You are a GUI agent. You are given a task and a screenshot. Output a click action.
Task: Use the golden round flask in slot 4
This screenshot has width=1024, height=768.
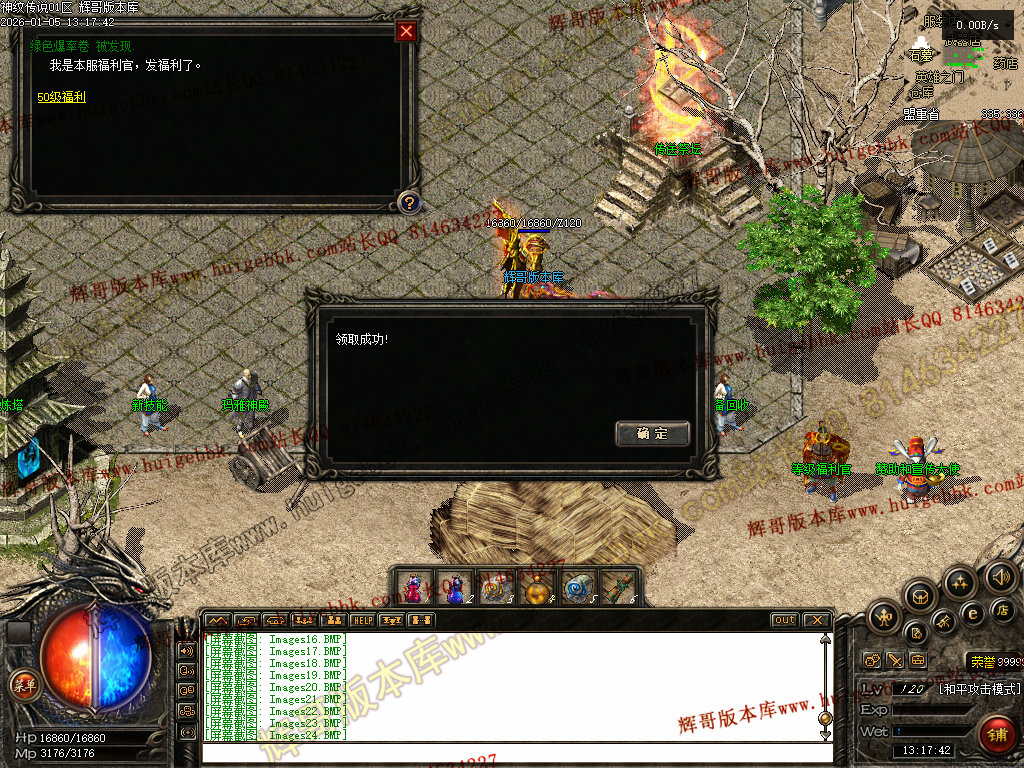tap(538, 588)
